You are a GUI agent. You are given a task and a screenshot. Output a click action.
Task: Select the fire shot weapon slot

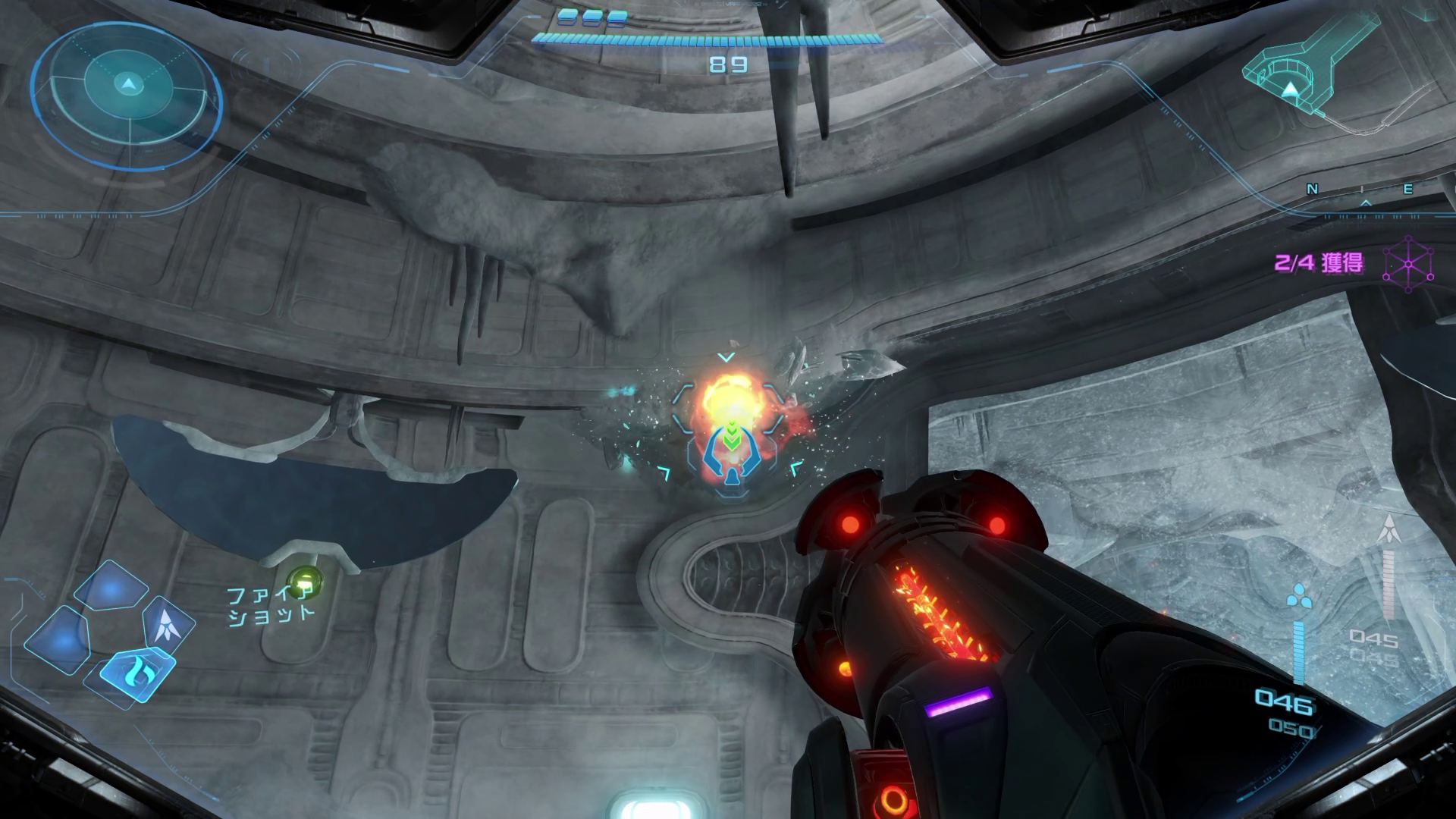point(137,670)
